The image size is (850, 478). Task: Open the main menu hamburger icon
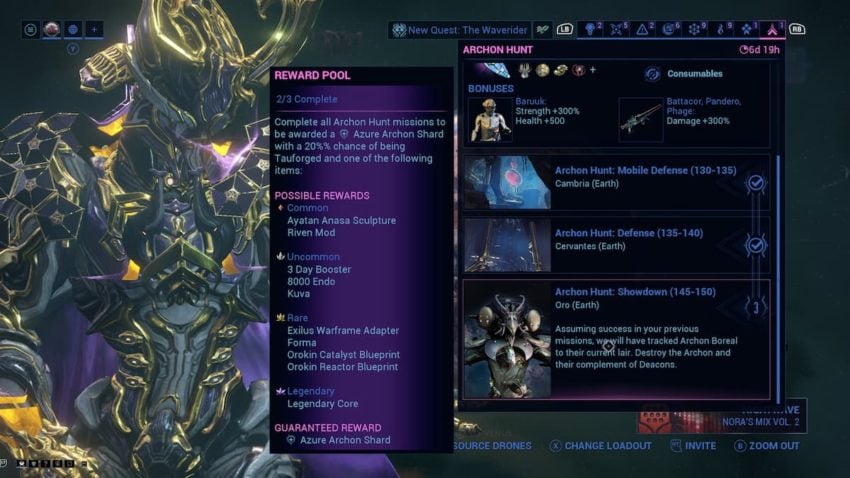[31, 30]
